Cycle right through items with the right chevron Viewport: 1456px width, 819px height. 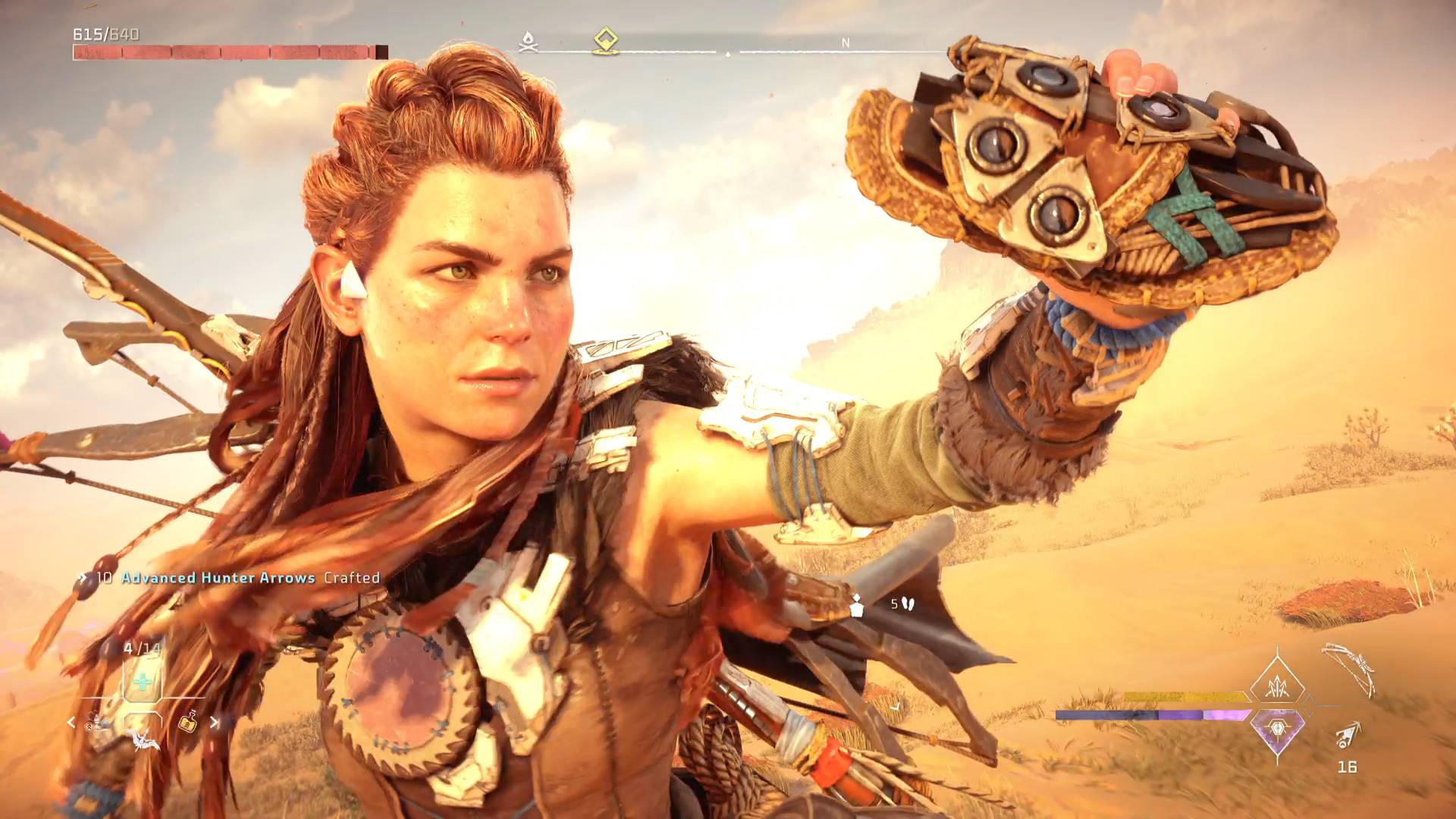click(214, 723)
